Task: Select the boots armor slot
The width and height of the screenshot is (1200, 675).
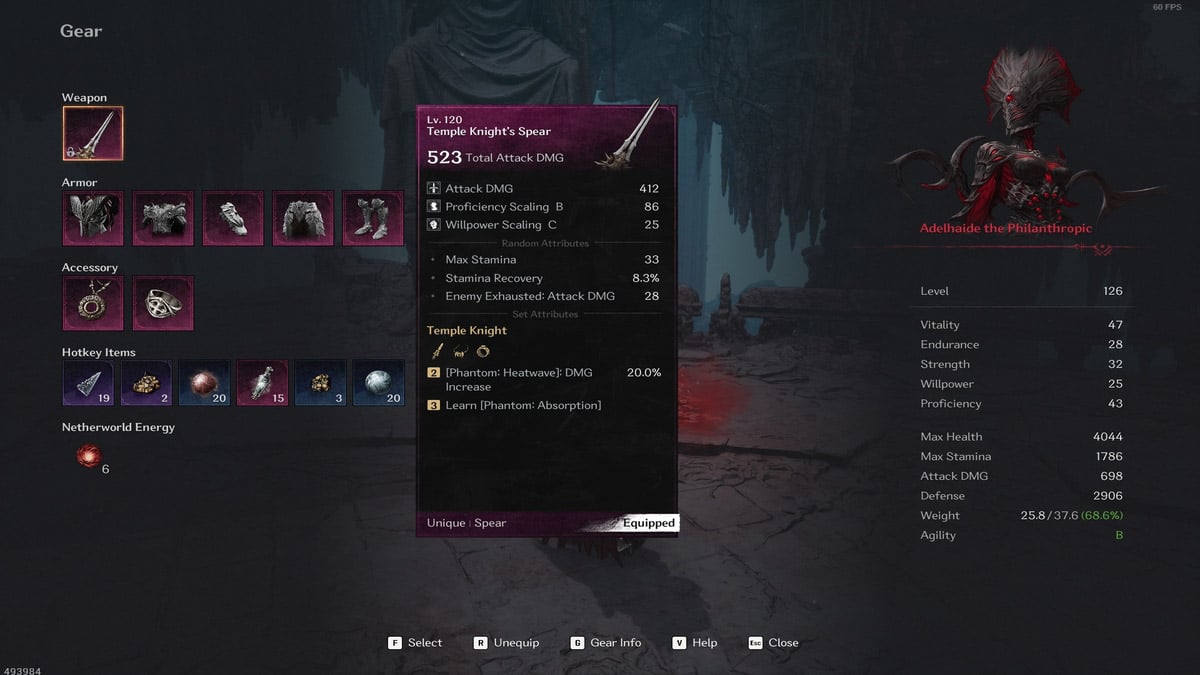Action: pos(372,218)
